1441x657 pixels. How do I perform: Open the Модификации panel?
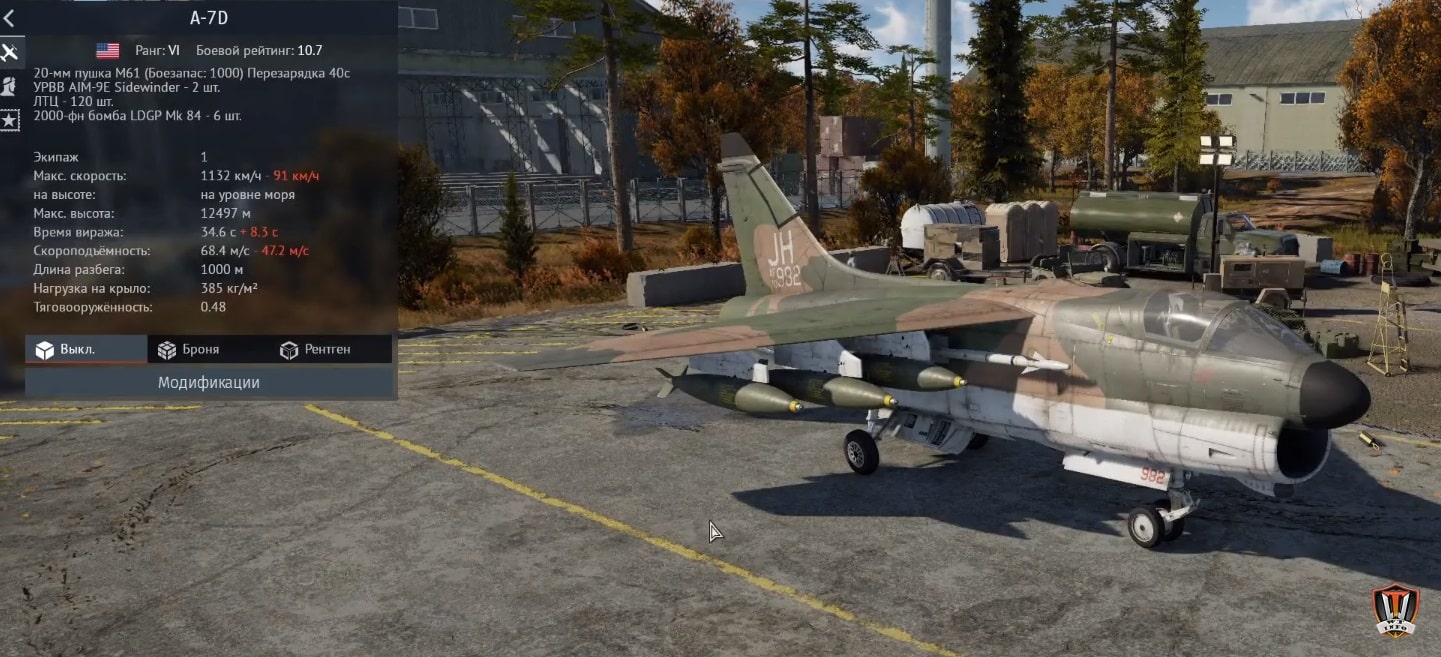(x=209, y=383)
